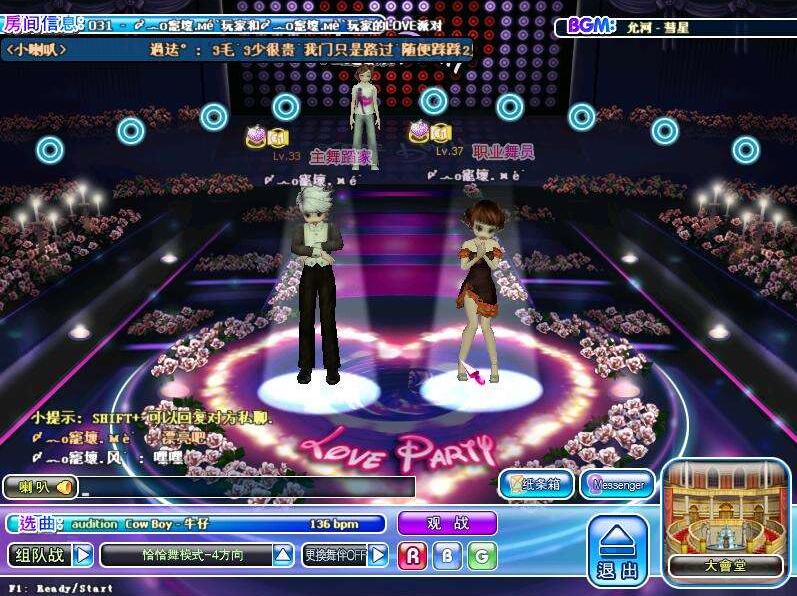Focus the chat input field

247,487
